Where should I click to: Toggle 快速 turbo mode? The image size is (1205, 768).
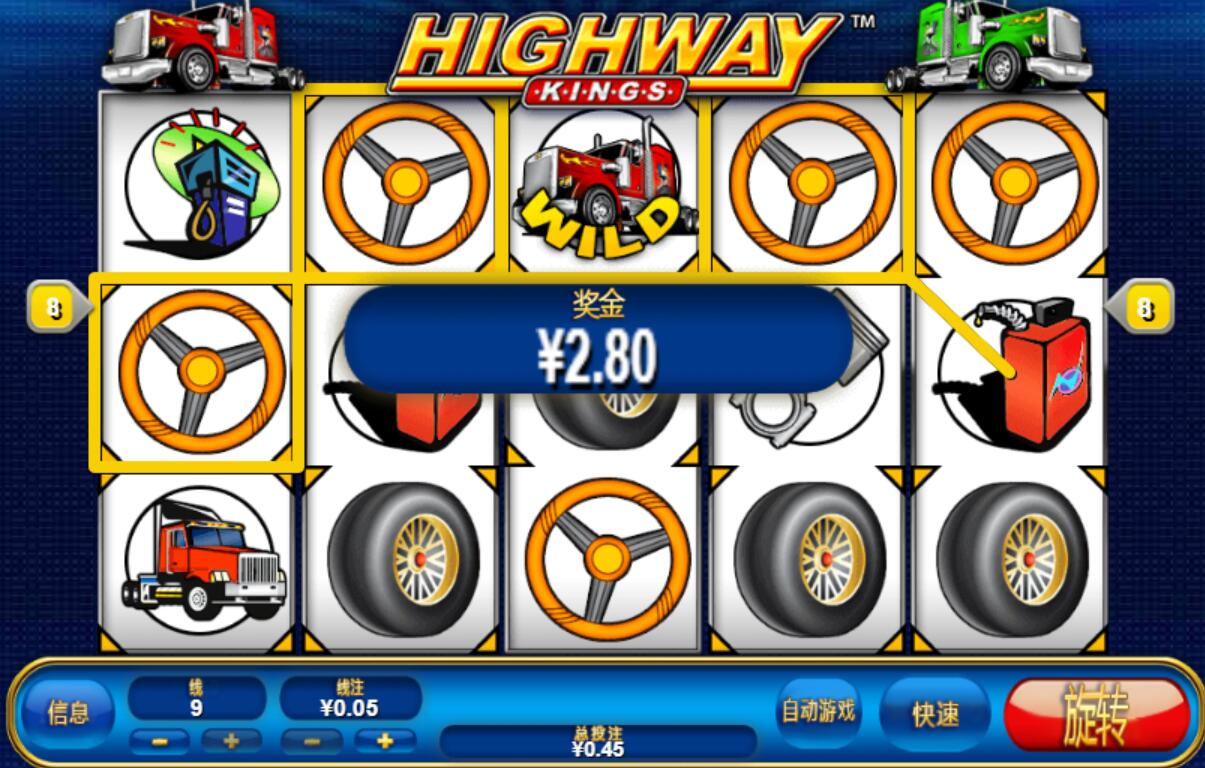(x=935, y=713)
